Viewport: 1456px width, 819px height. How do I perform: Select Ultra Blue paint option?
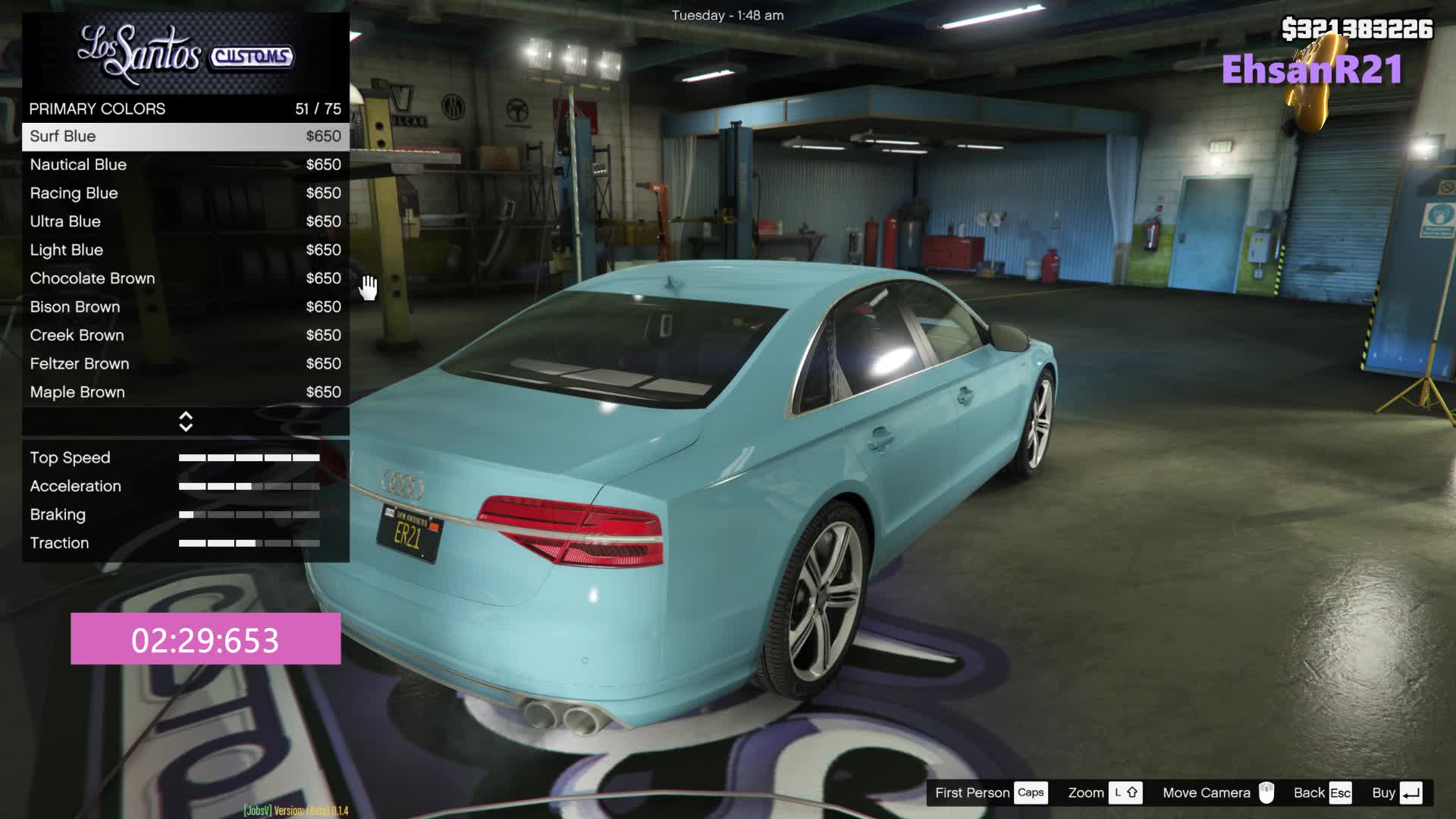tap(185, 221)
